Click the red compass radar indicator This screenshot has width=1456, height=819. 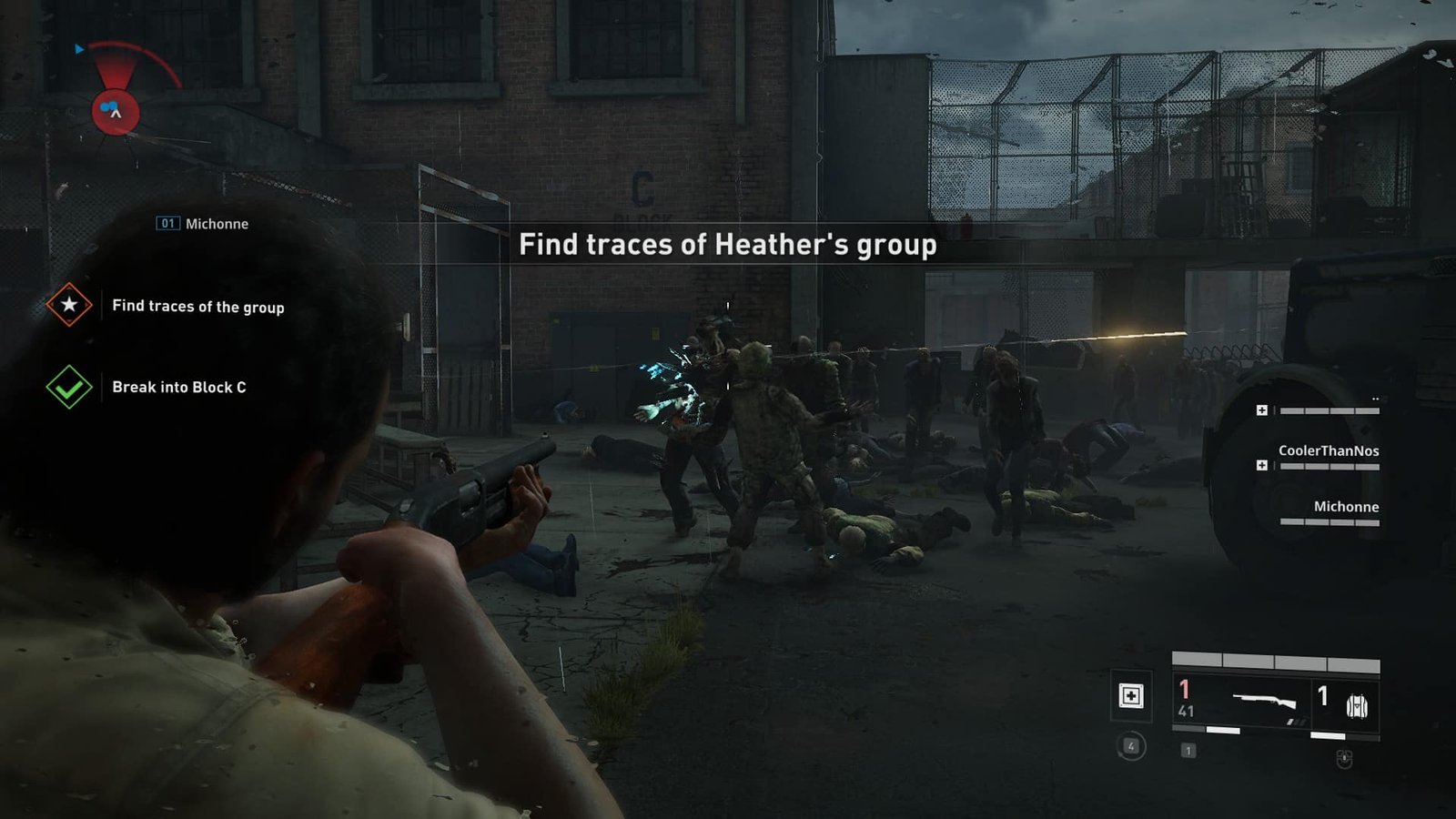pos(116,112)
